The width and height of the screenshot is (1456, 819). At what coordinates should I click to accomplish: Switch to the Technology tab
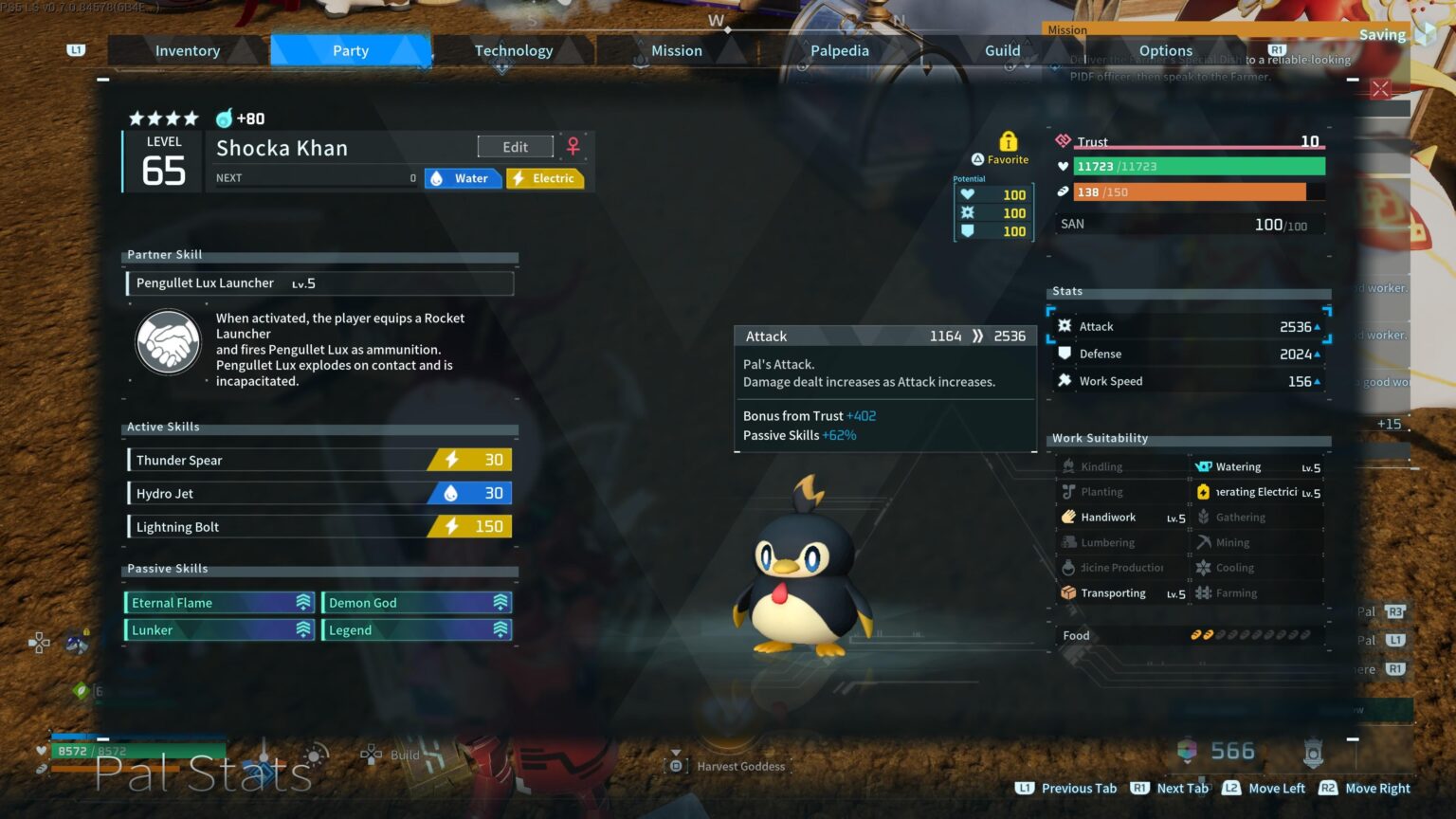click(x=513, y=50)
